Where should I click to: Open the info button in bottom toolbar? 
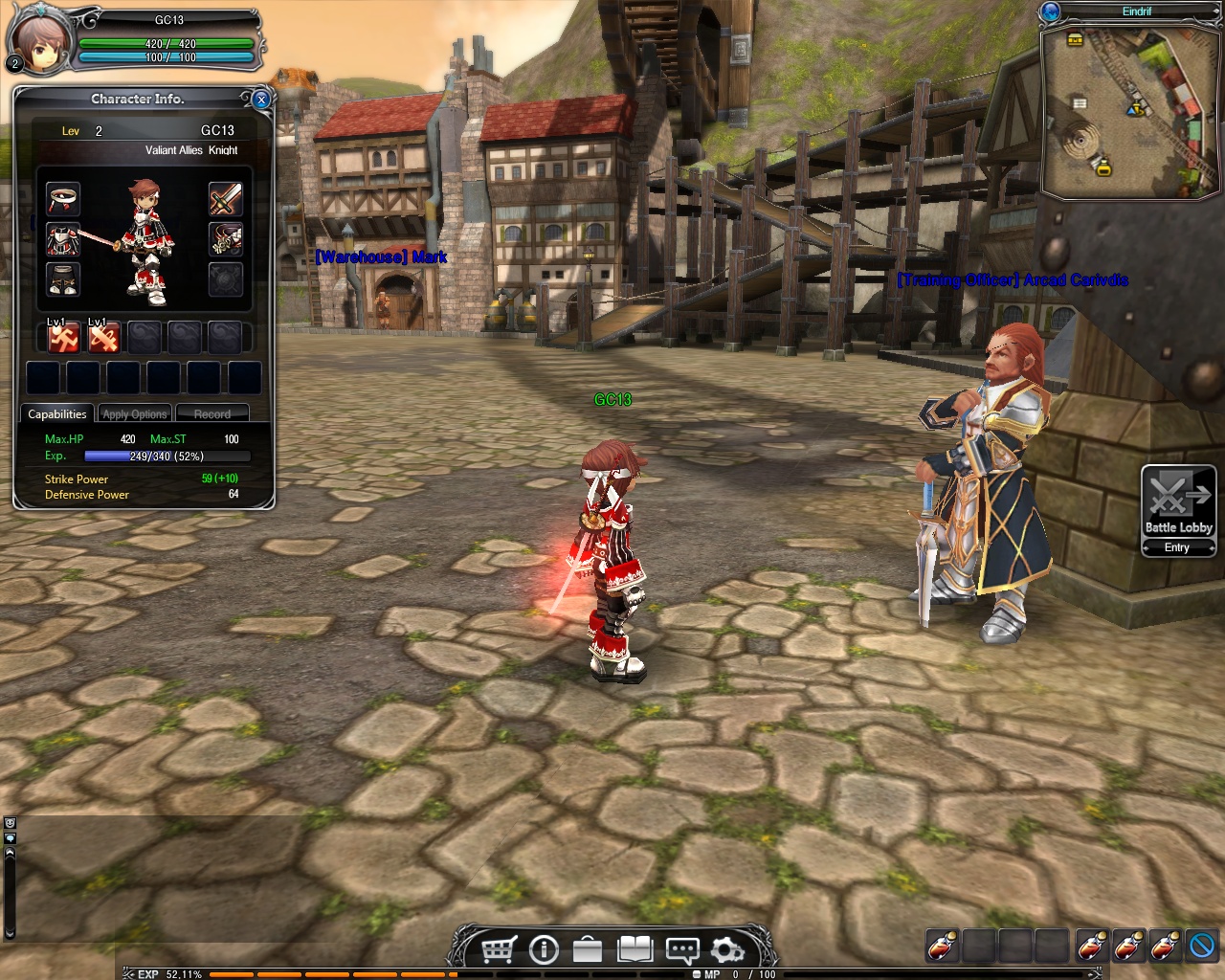tap(544, 949)
